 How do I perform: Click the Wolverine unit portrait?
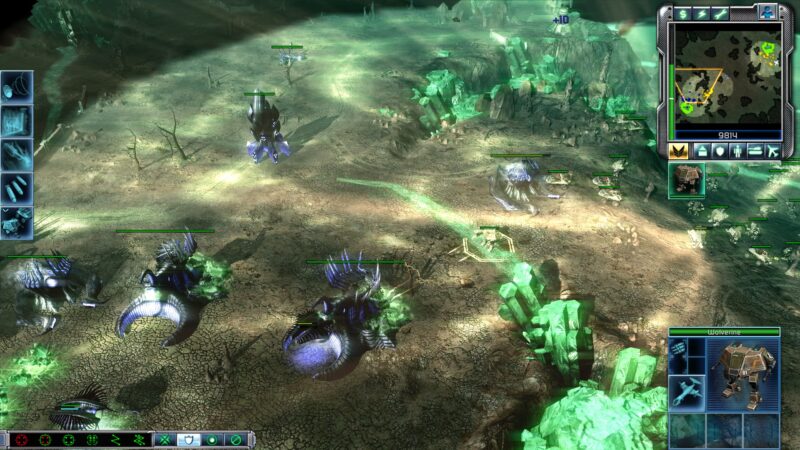743,369
